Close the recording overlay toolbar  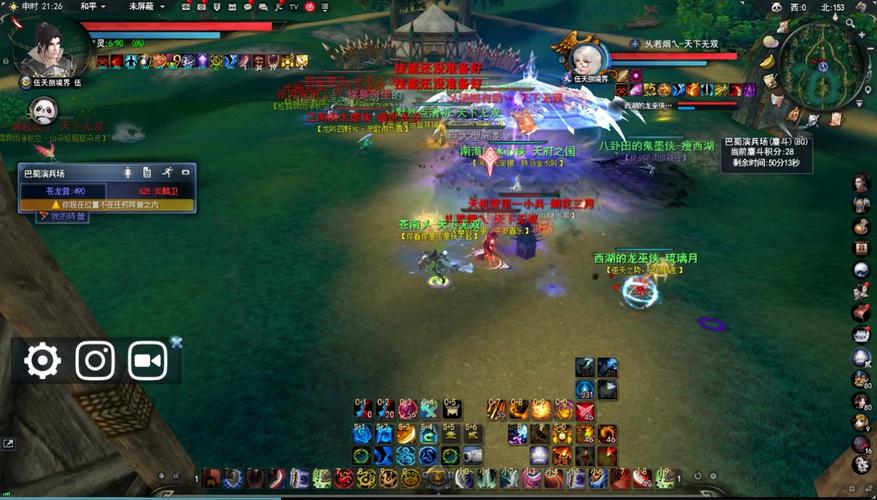(177, 342)
